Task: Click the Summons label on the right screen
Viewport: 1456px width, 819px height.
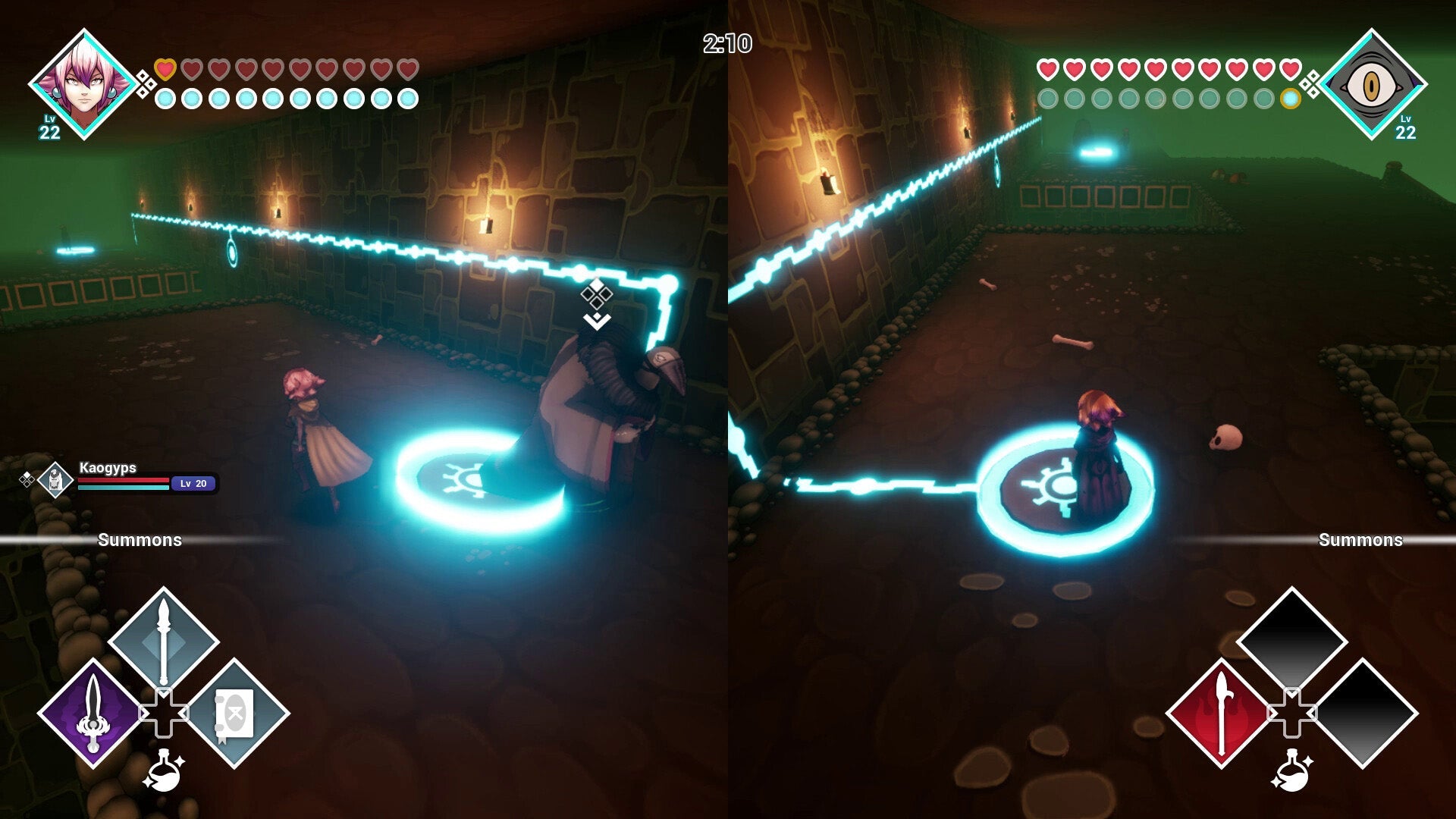Action: point(1360,541)
